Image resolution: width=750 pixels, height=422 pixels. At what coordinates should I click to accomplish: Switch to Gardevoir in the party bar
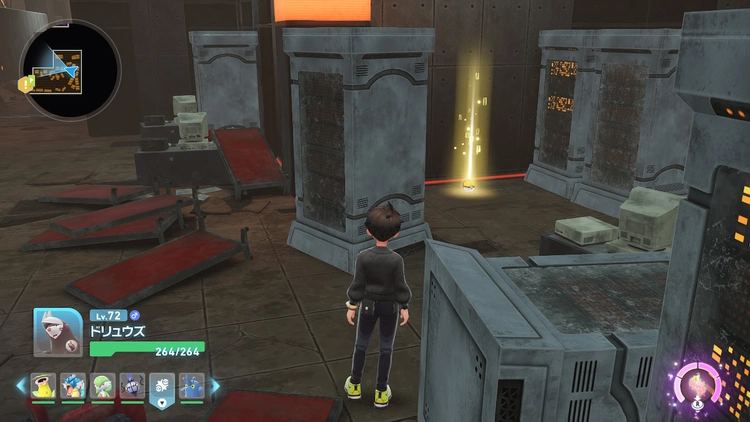103,385
